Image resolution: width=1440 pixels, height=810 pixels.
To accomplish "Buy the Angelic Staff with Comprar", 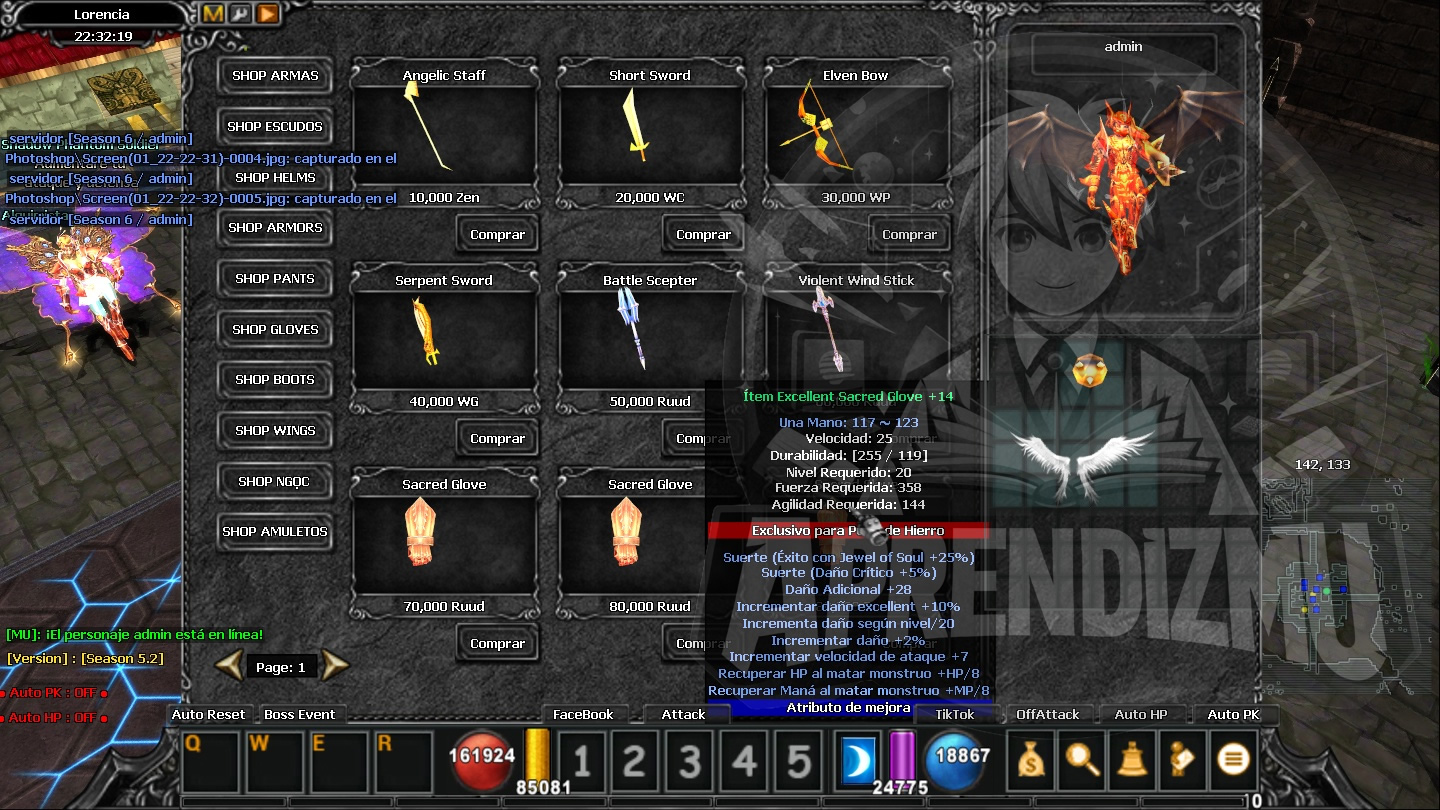I will [497, 233].
